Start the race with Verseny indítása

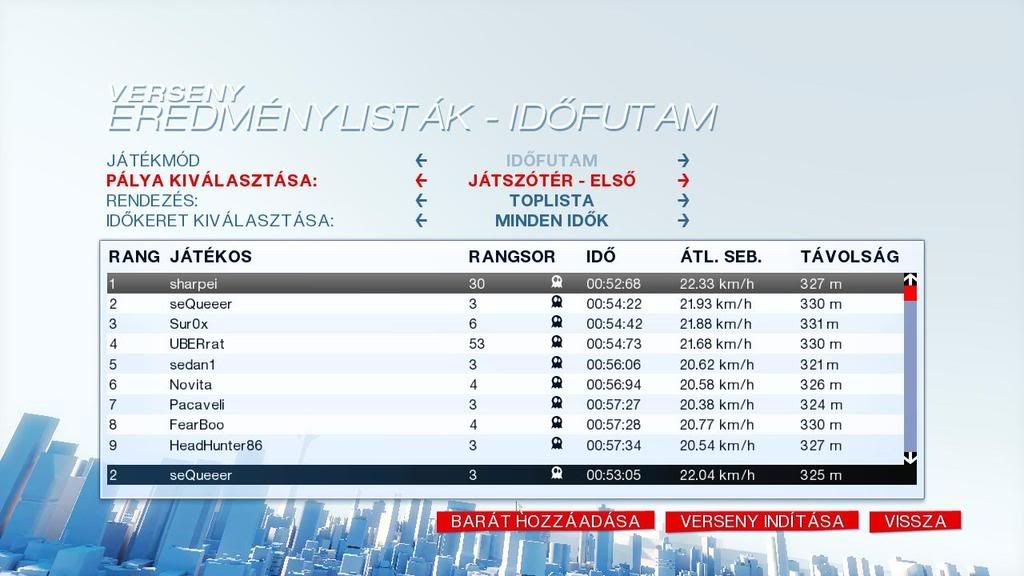coord(762,521)
